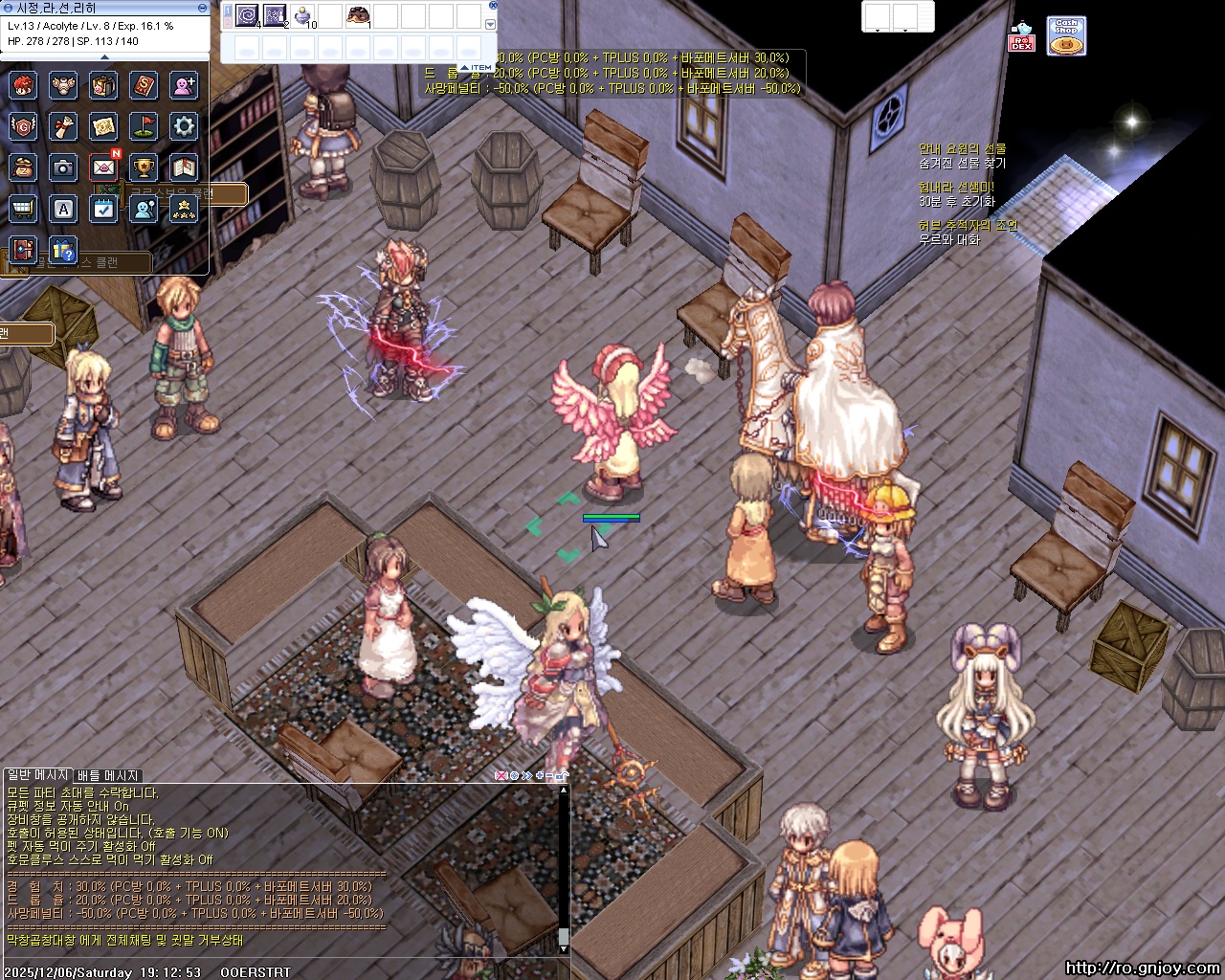This screenshot has width=1225, height=980.
Task: Switch to the 배틀 메시지 chat tab
Action: point(108,775)
